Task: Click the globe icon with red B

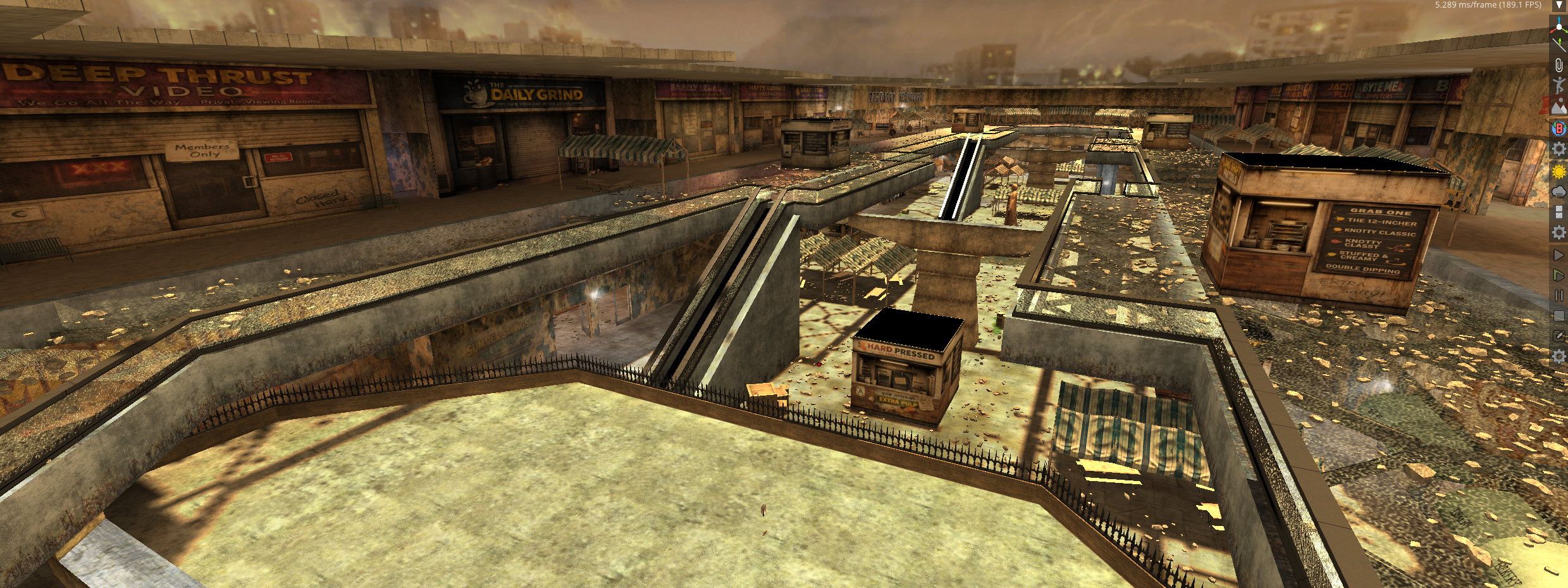Action: (1559, 128)
